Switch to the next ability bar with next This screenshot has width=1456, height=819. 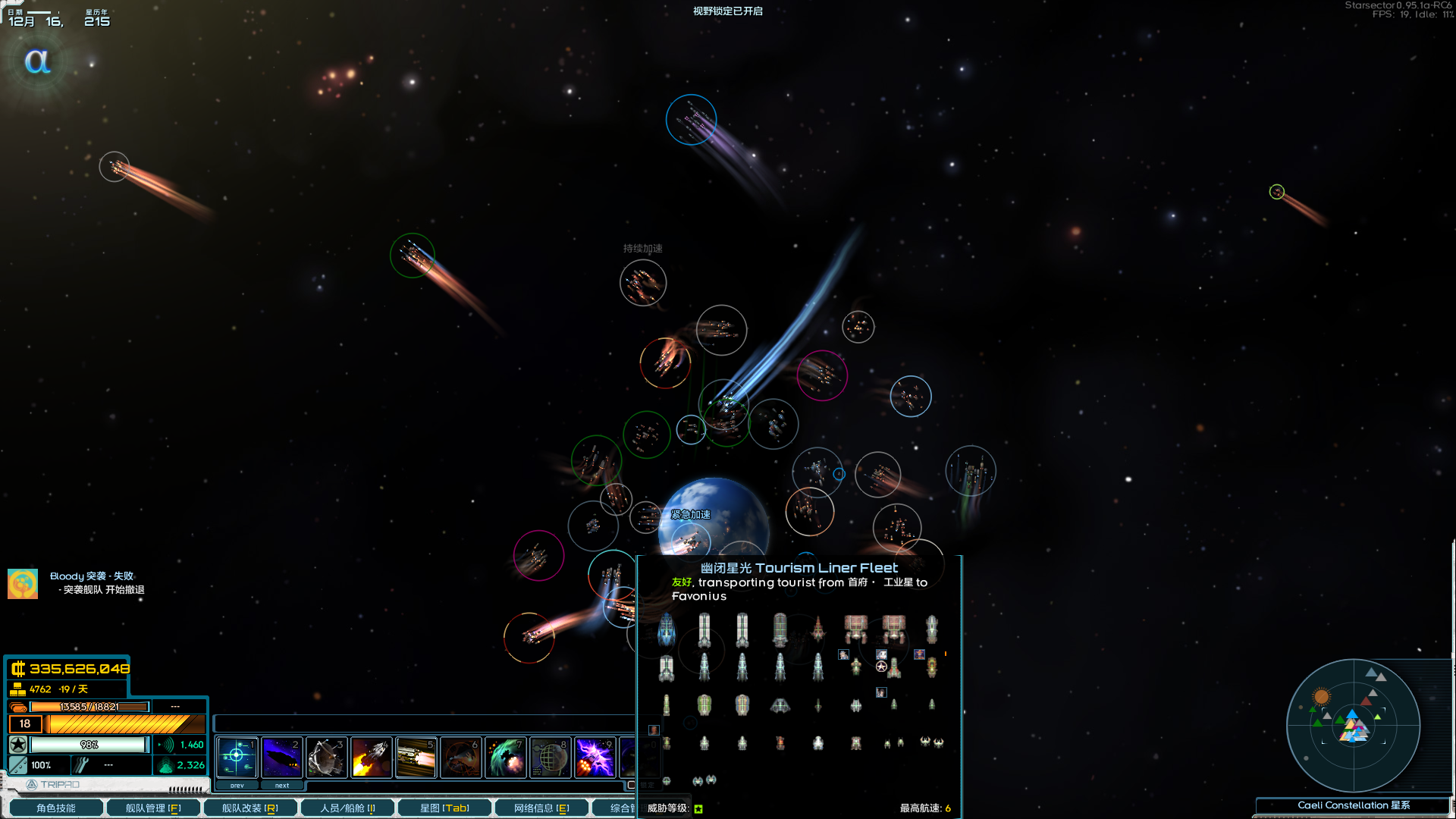[282, 786]
